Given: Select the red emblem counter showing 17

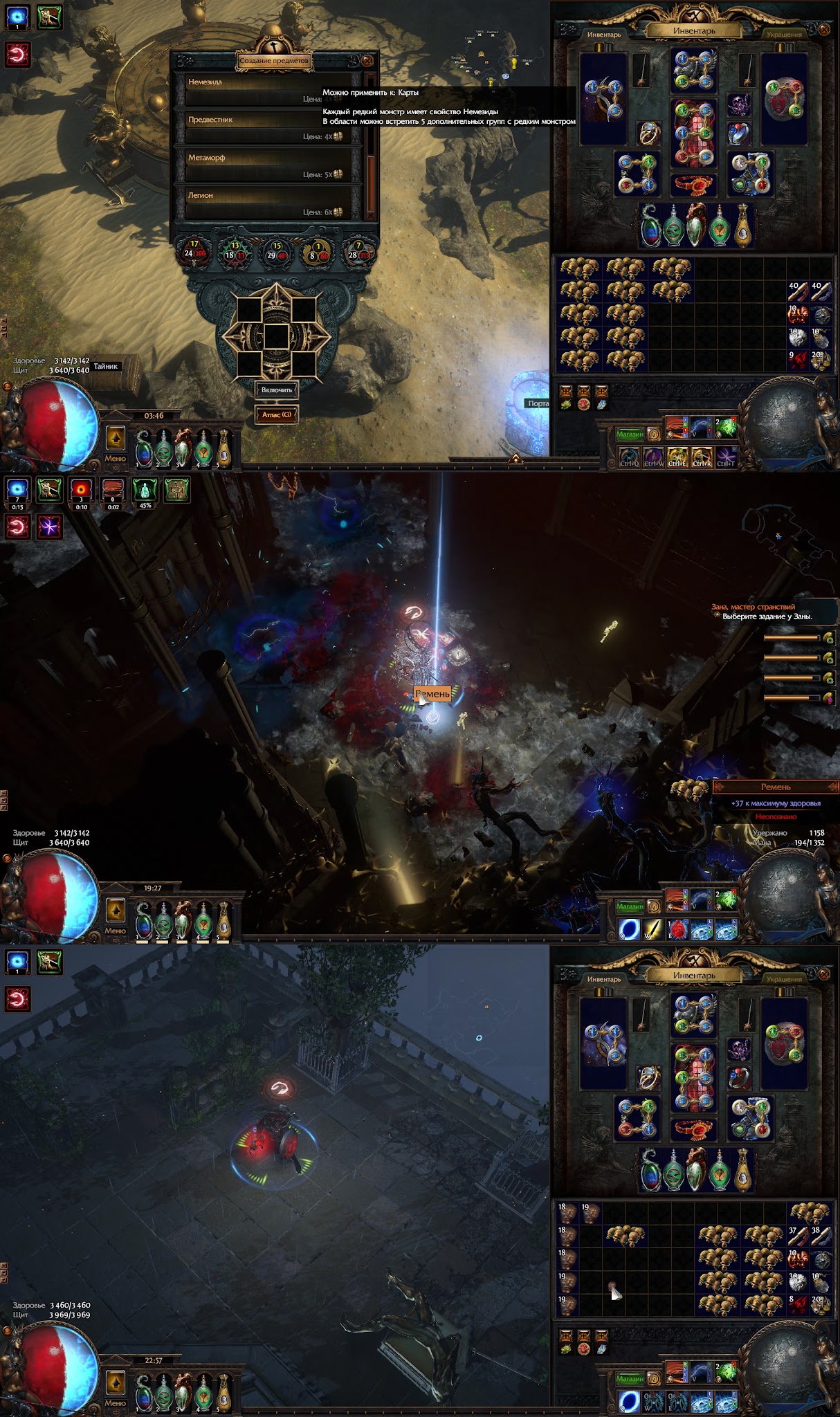Looking at the screenshot, I should tap(194, 250).
